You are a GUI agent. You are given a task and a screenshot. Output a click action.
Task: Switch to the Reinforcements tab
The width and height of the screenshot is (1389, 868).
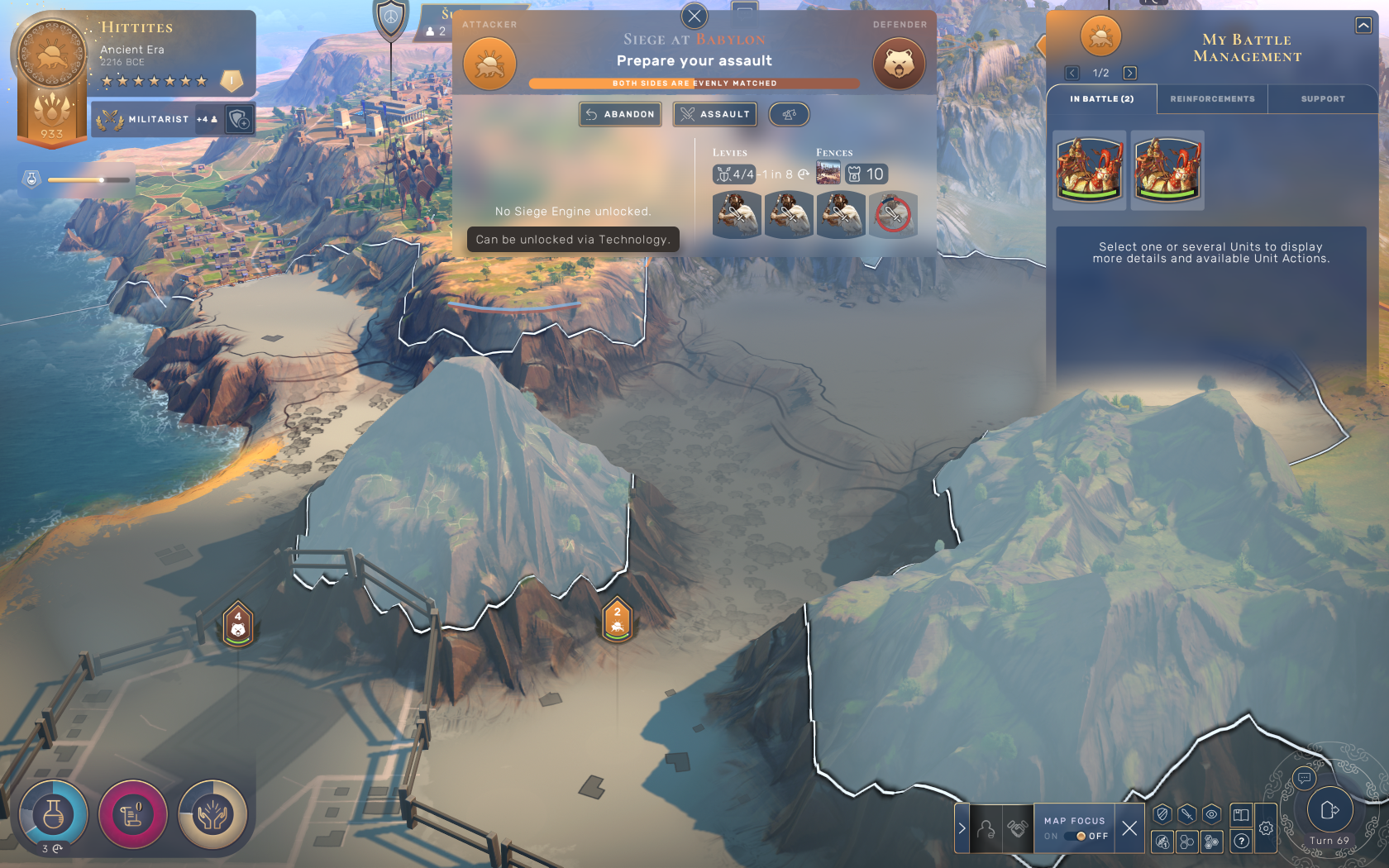[x=1212, y=99]
